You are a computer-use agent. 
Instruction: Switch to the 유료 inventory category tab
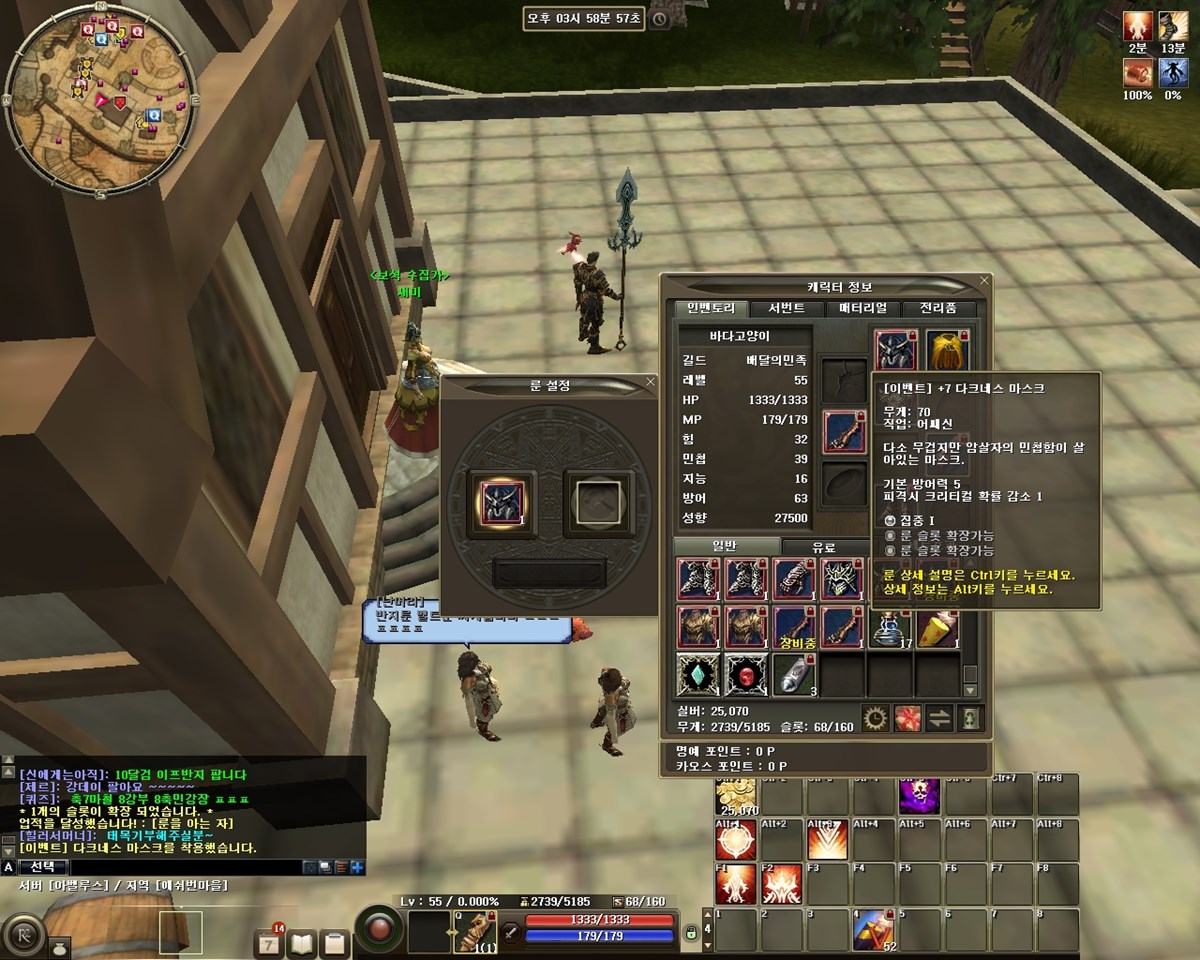823,546
